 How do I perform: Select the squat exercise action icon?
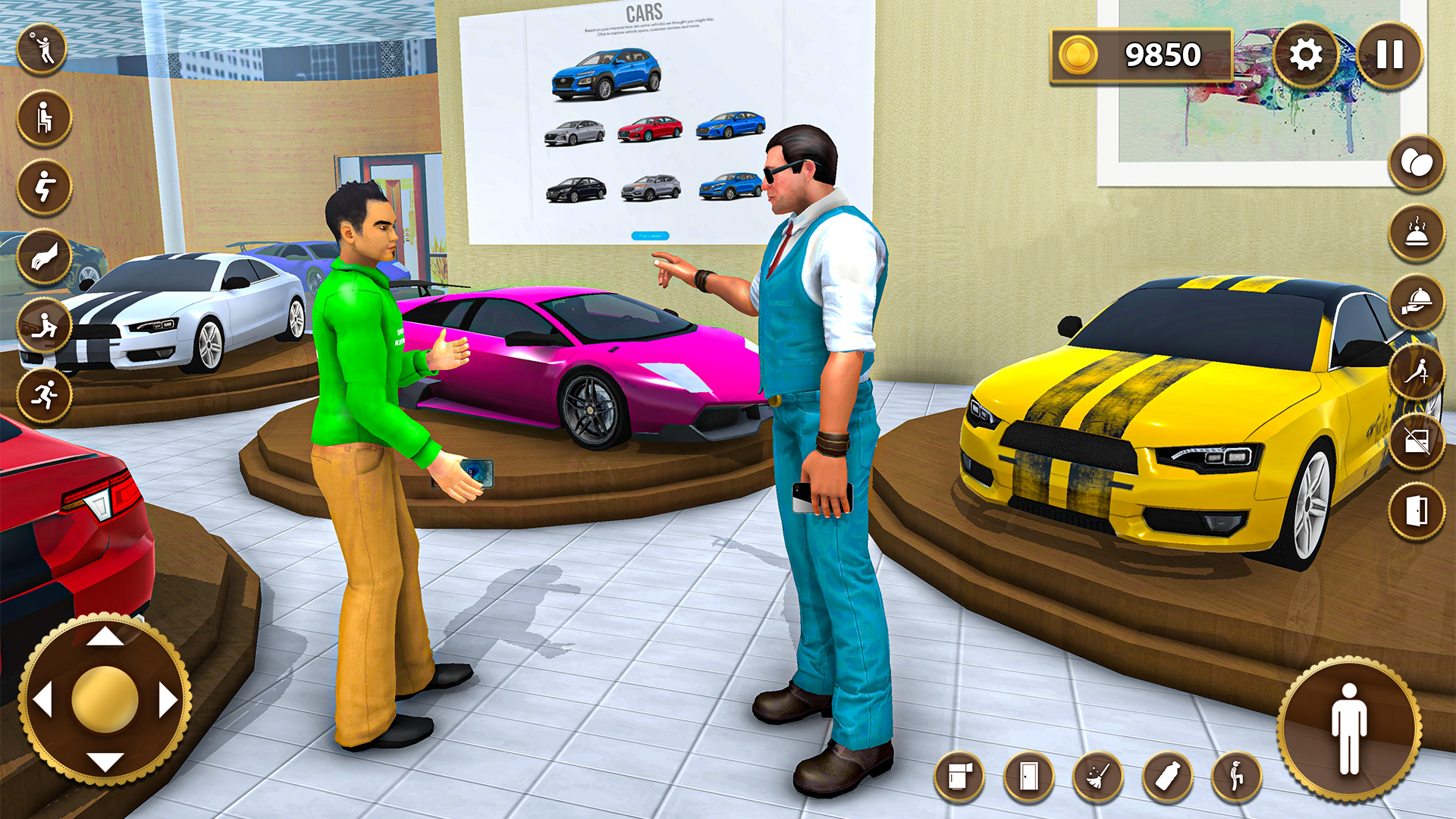pos(45,186)
